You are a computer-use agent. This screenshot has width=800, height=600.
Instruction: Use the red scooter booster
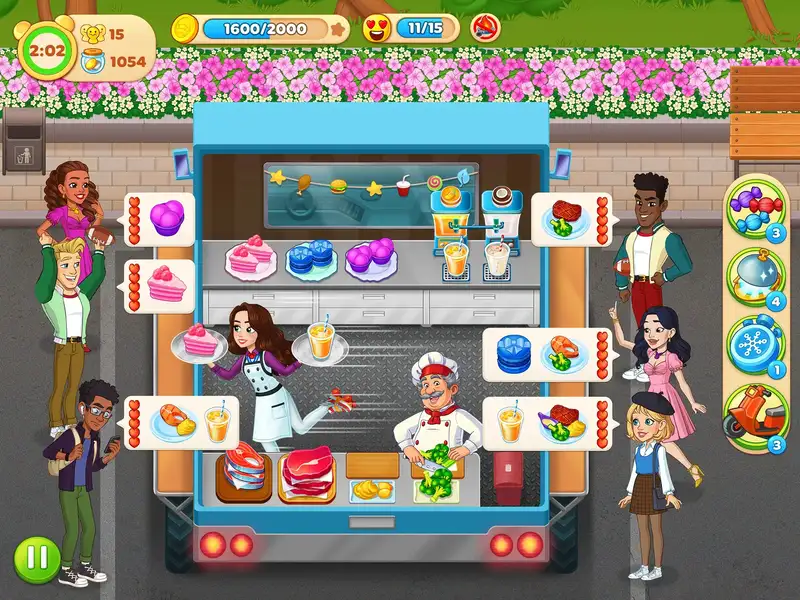click(756, 410)
